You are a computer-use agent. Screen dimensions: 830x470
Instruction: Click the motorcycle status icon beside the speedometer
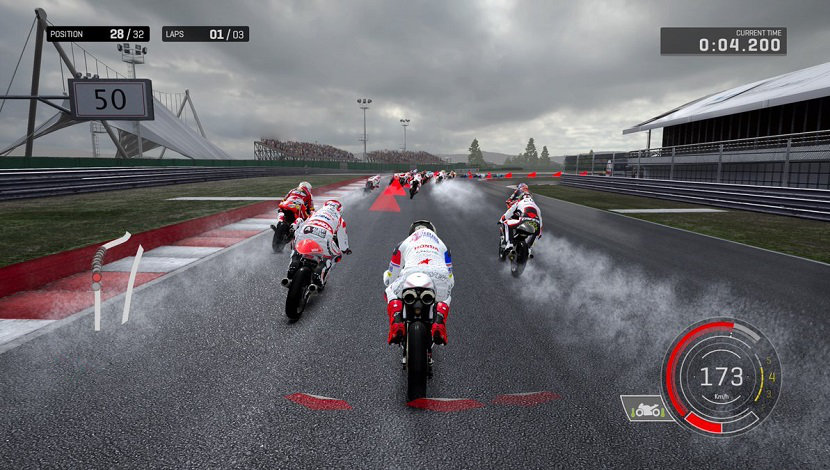pyautogui.click(x=645, y=408)
